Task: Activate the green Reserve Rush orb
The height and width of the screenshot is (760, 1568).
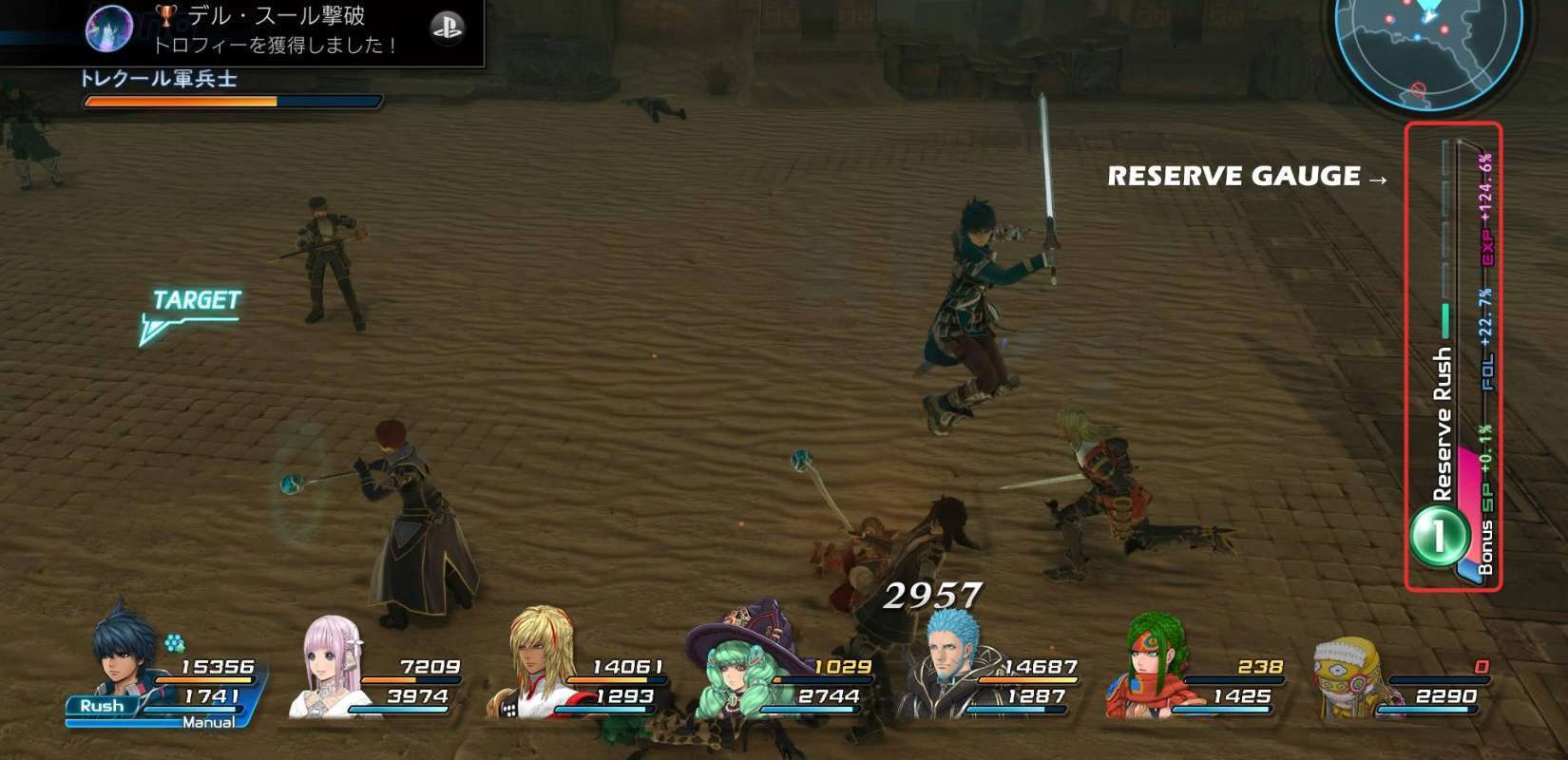Action: (1438, 536)
